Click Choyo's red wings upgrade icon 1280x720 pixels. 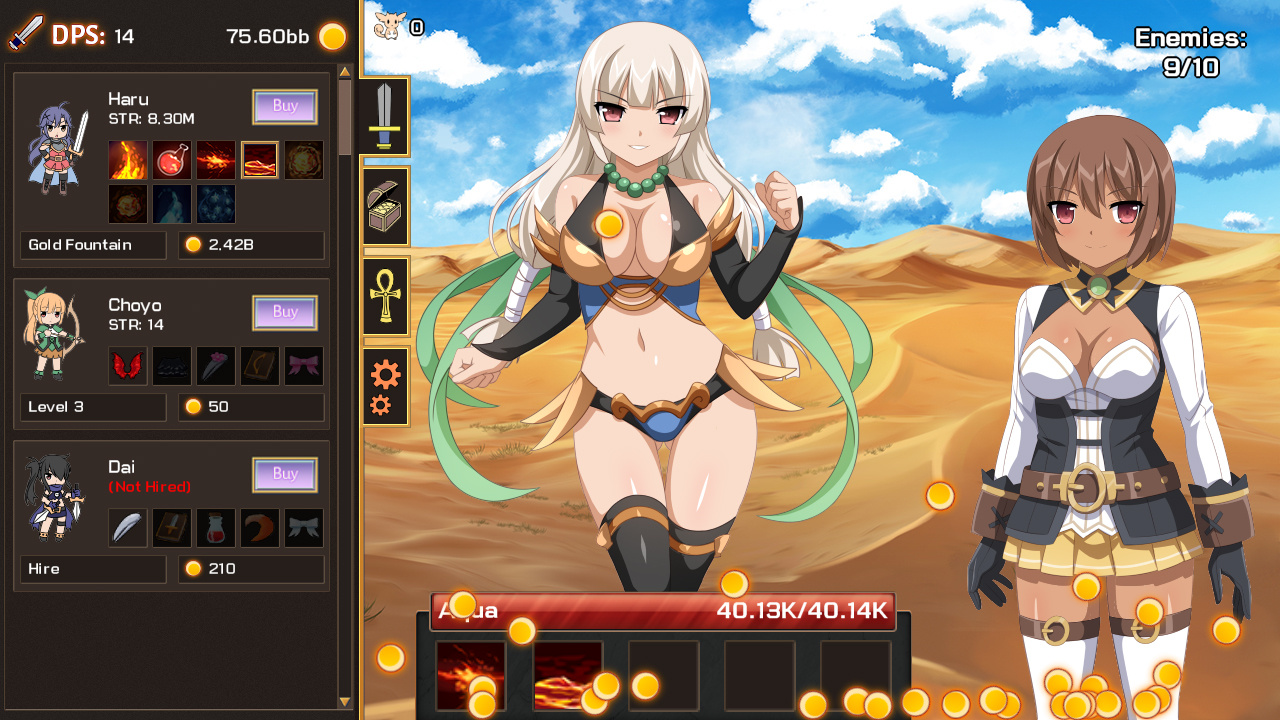[128, 365]
